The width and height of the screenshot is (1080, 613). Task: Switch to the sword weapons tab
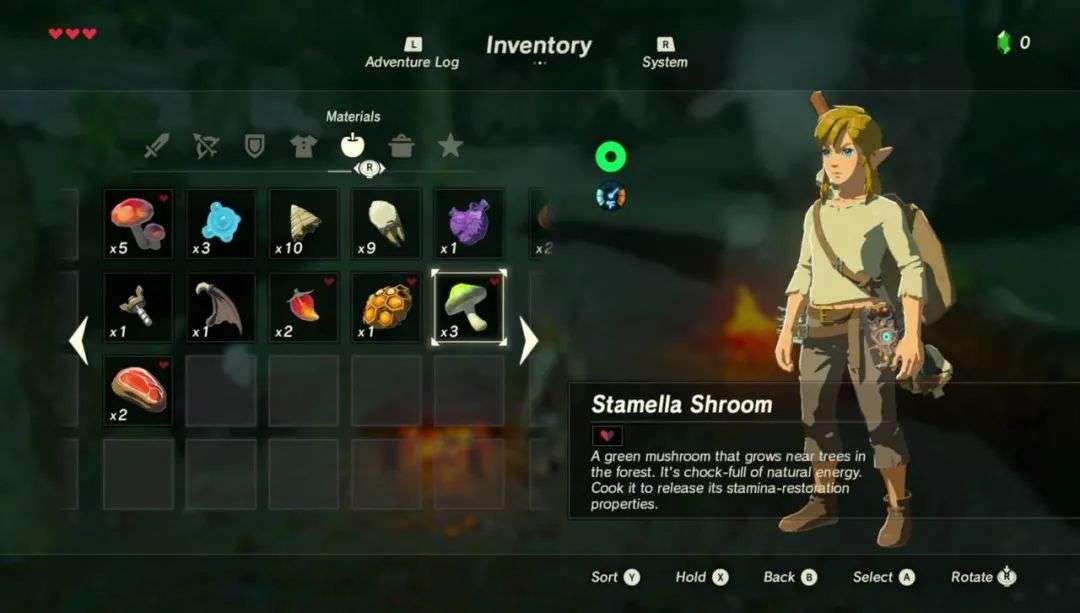[157, 147]
